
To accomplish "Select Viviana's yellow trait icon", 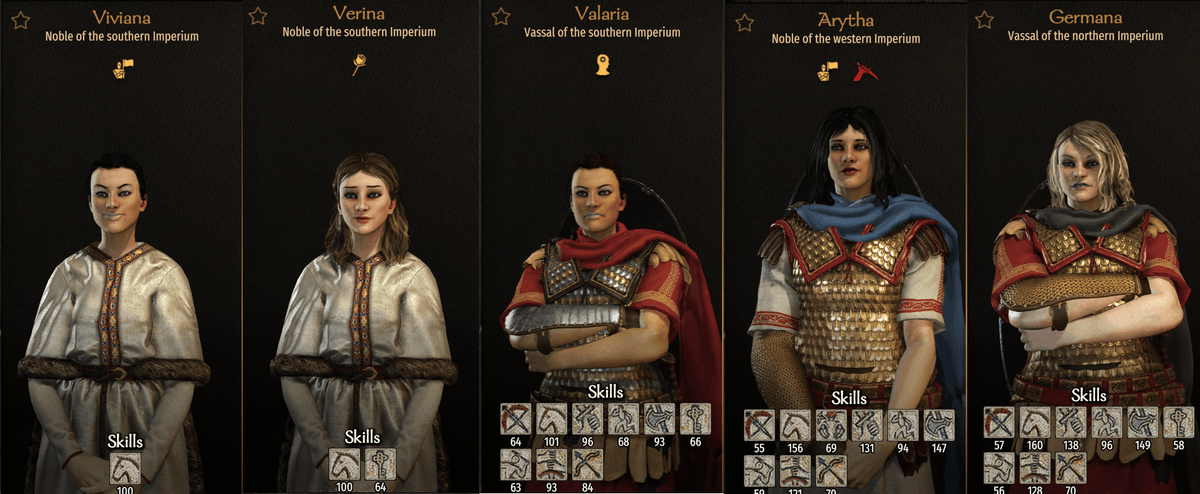I will pos(122,69).
